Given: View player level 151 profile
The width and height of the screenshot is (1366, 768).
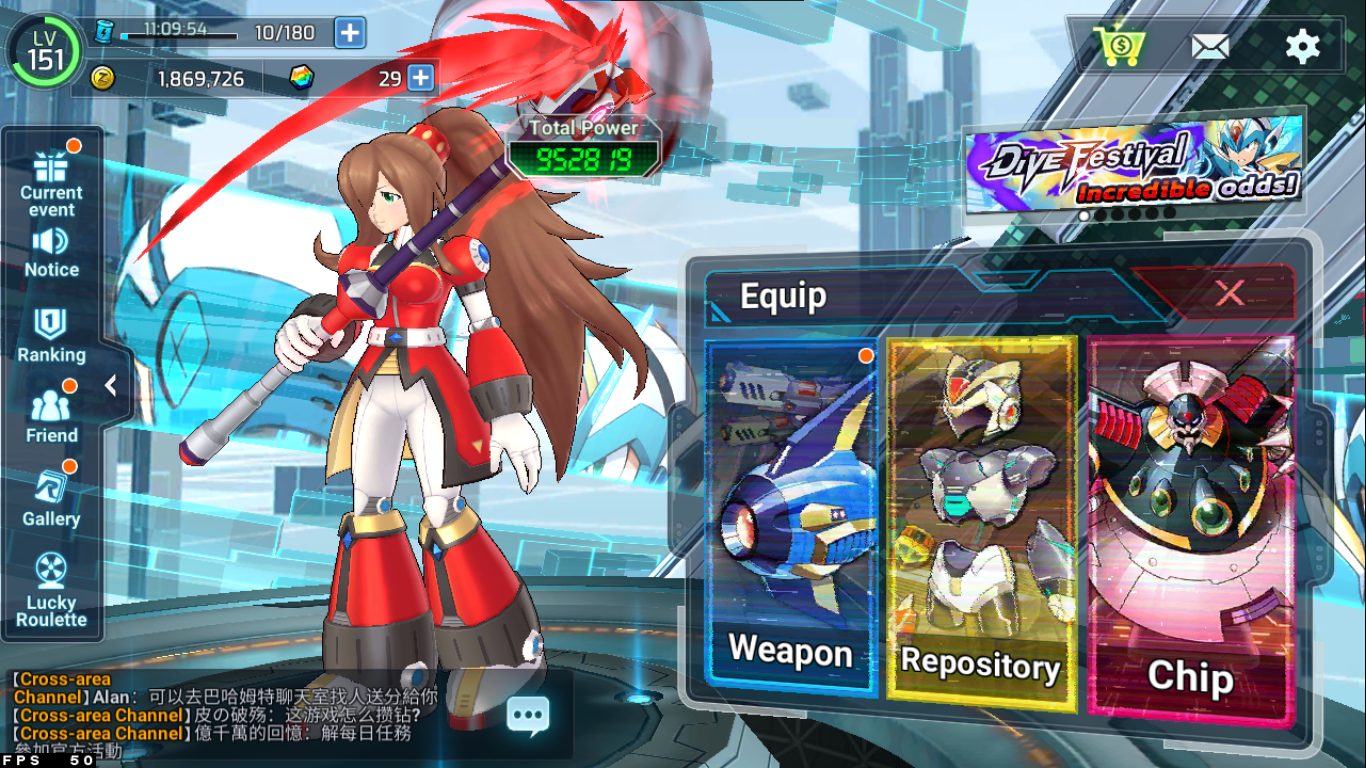Looking at the screenshot, I should click(45, 52).
